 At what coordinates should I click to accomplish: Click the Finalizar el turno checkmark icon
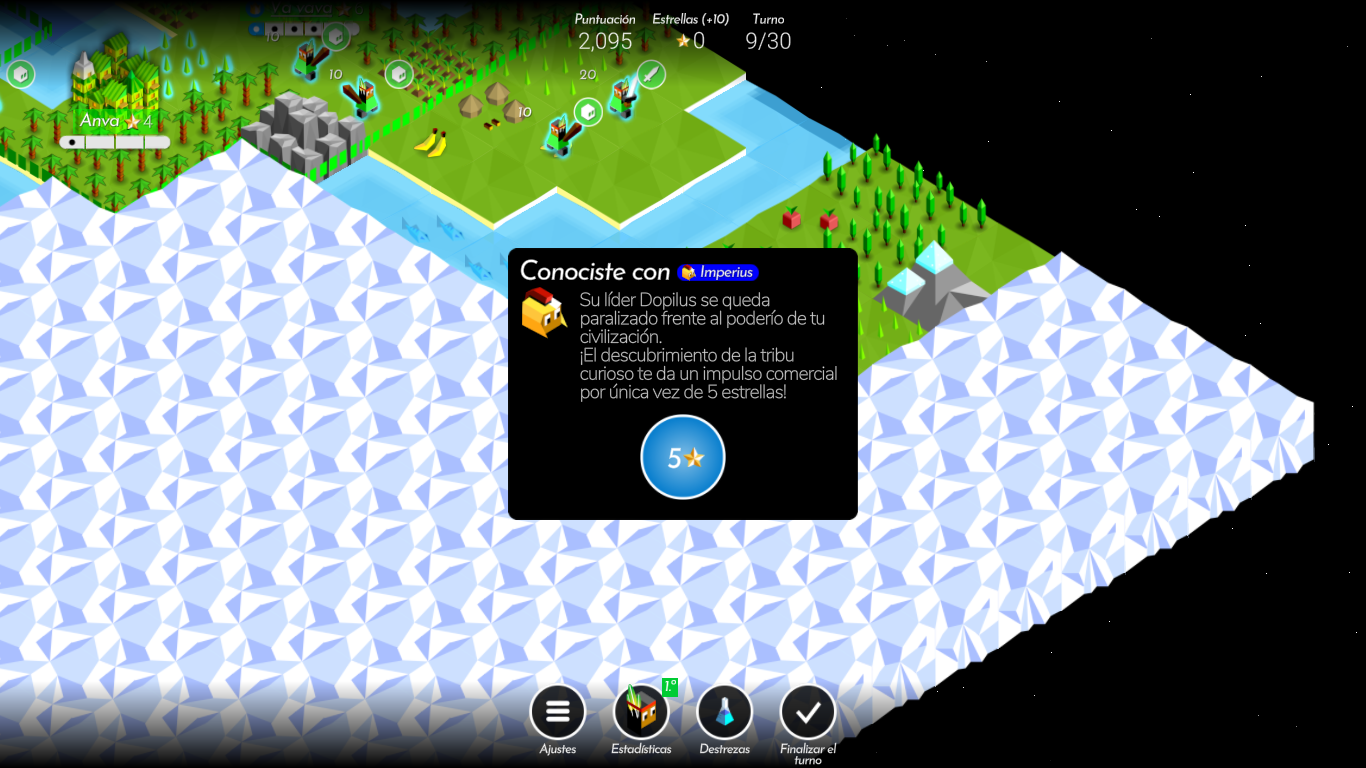[x=807, y=711]
